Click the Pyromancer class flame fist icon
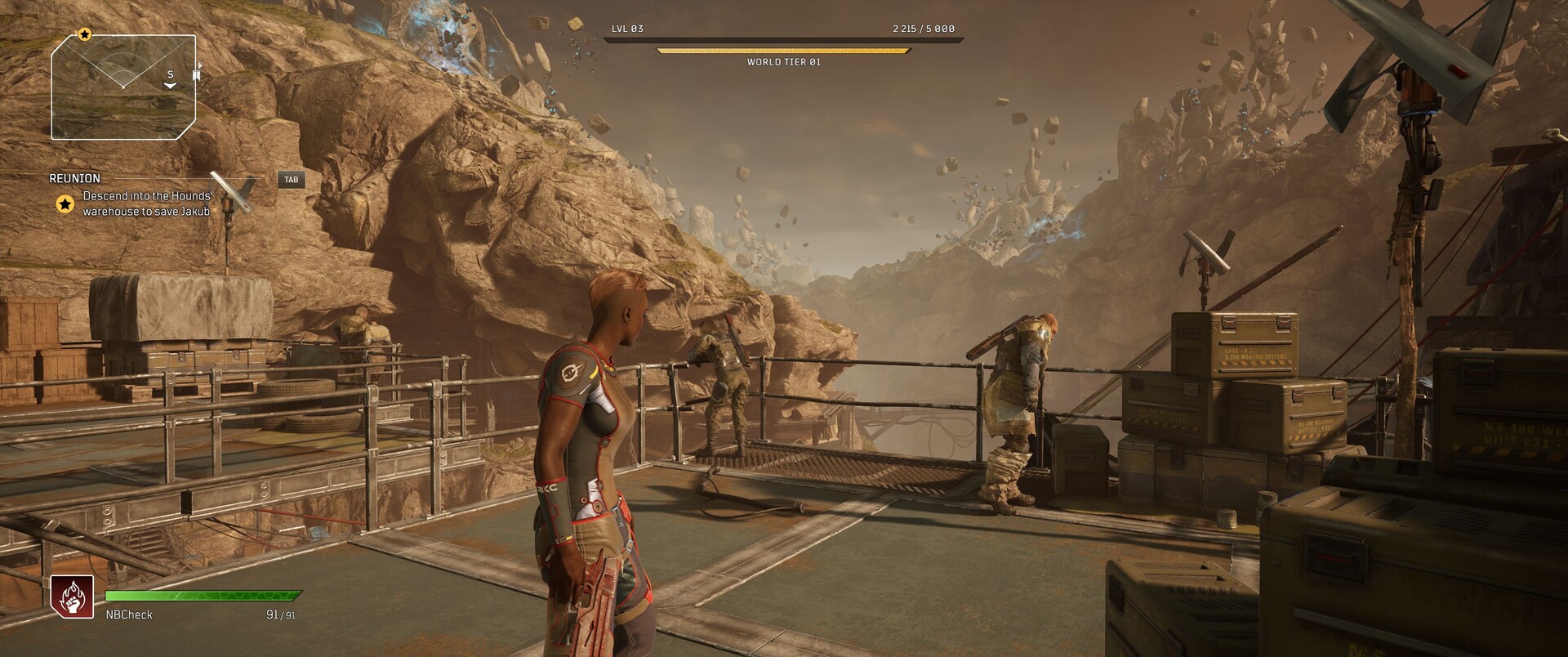Viewport: 1568px width, 657px height. (x=72, y=597)
